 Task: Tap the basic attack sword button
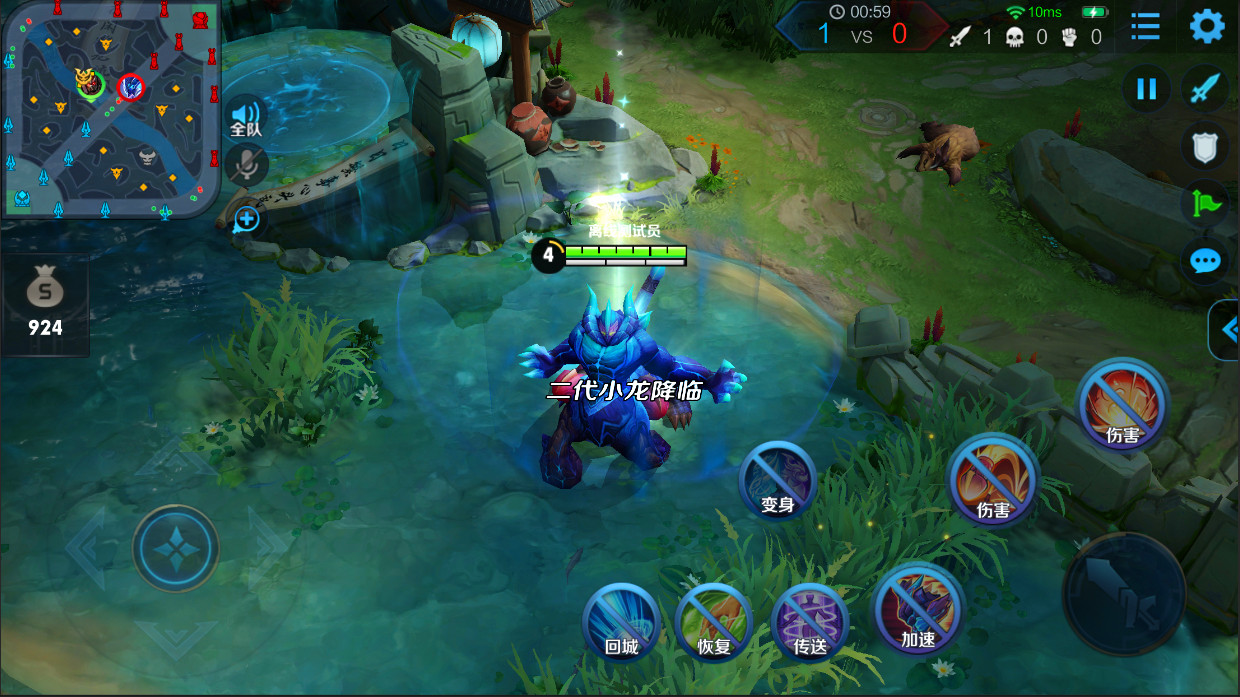click(1123, 593)
